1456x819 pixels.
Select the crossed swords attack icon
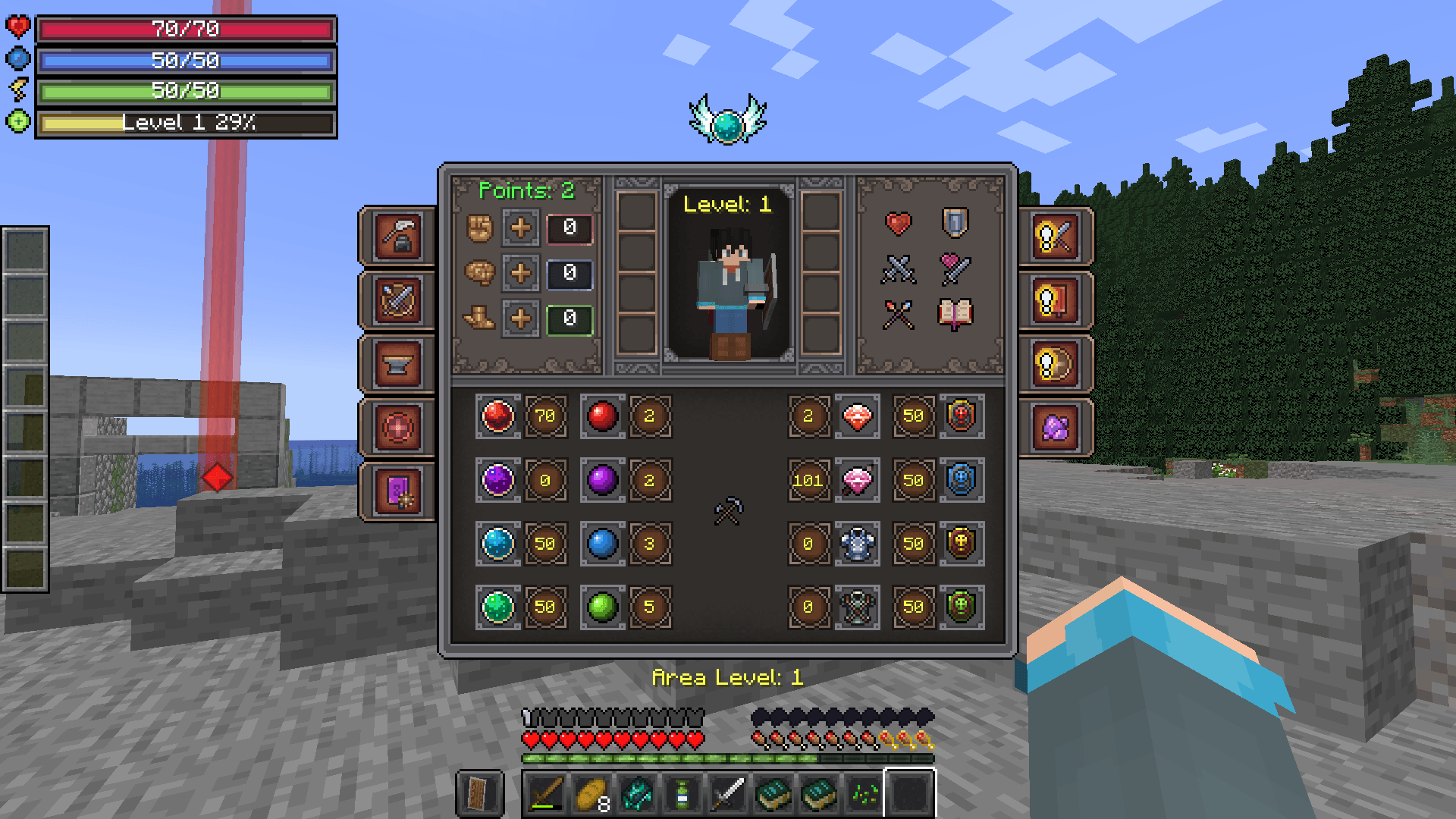(899, 271)
